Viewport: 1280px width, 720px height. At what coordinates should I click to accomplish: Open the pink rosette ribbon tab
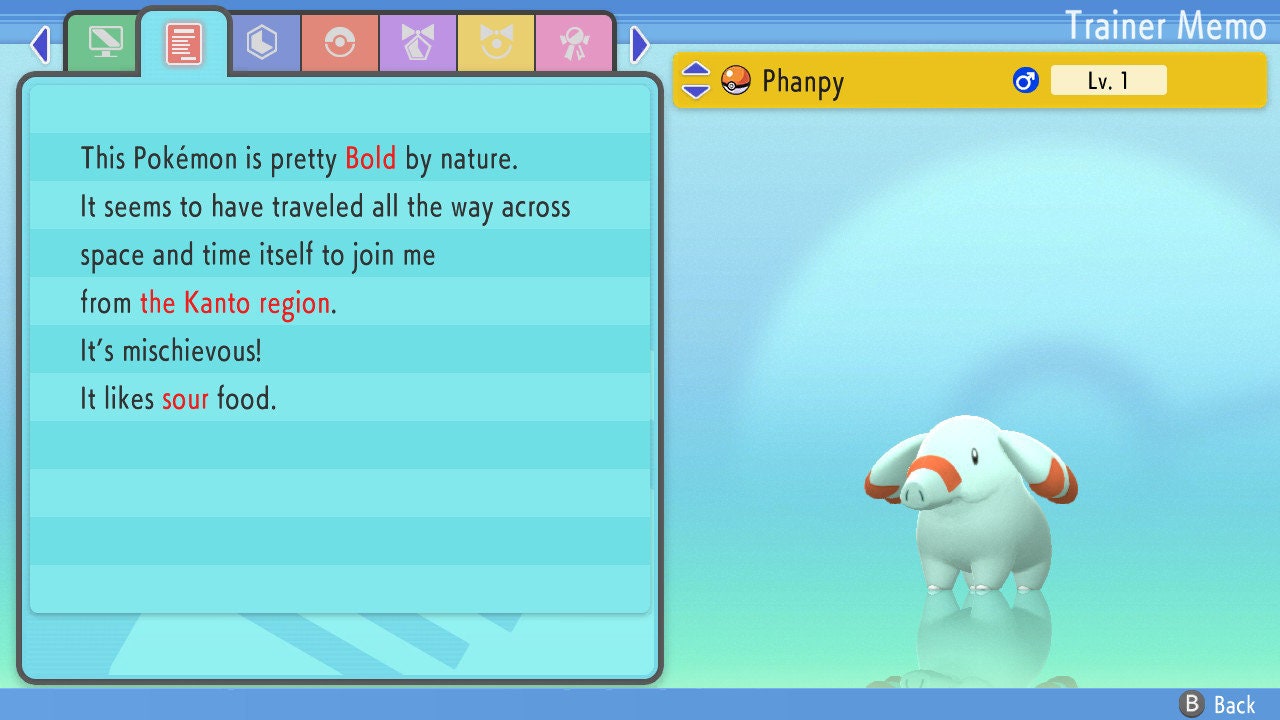[573, 43]
